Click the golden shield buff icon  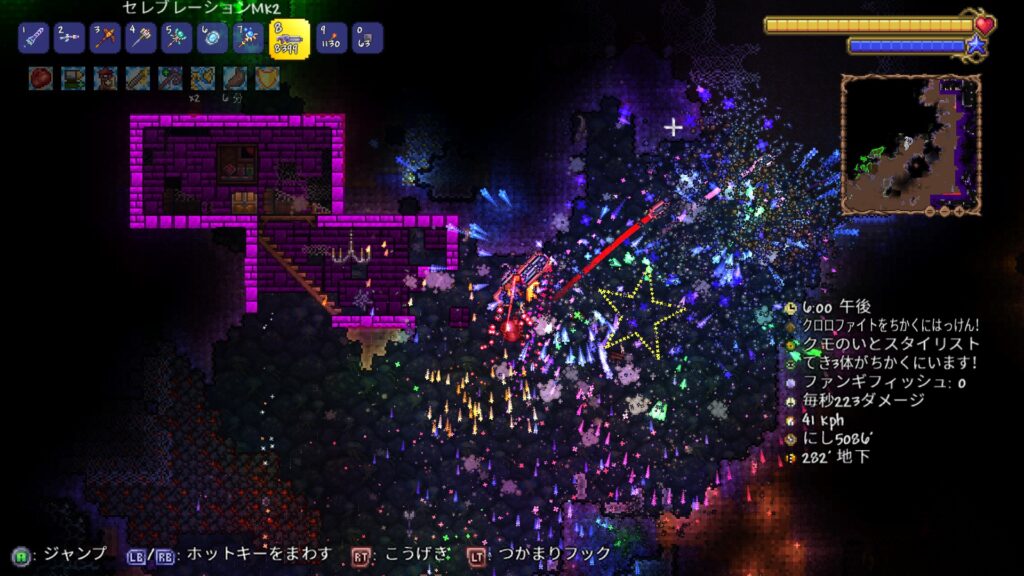[267, 78]
